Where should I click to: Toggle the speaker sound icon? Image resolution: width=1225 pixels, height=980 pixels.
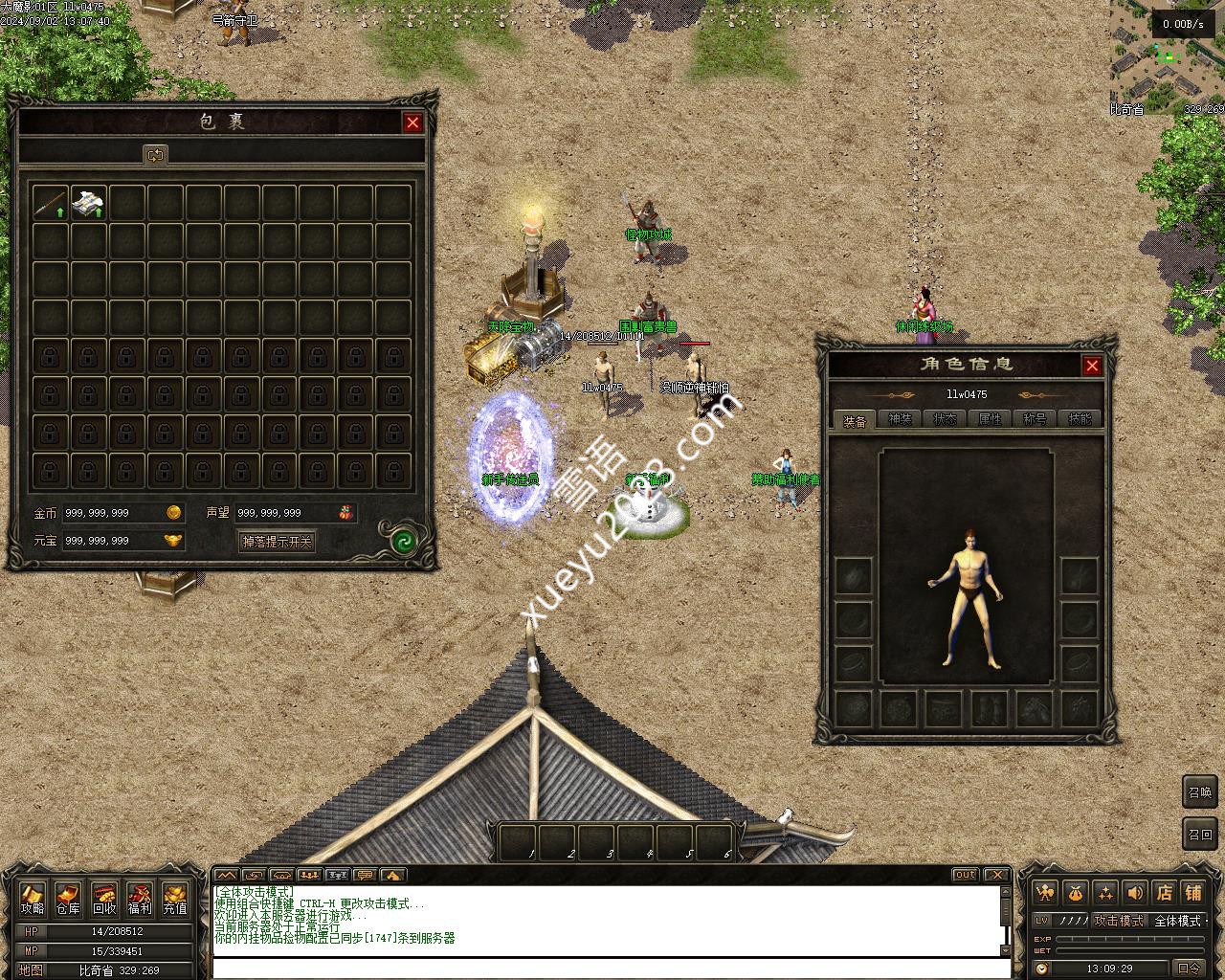click(1135, 893)
